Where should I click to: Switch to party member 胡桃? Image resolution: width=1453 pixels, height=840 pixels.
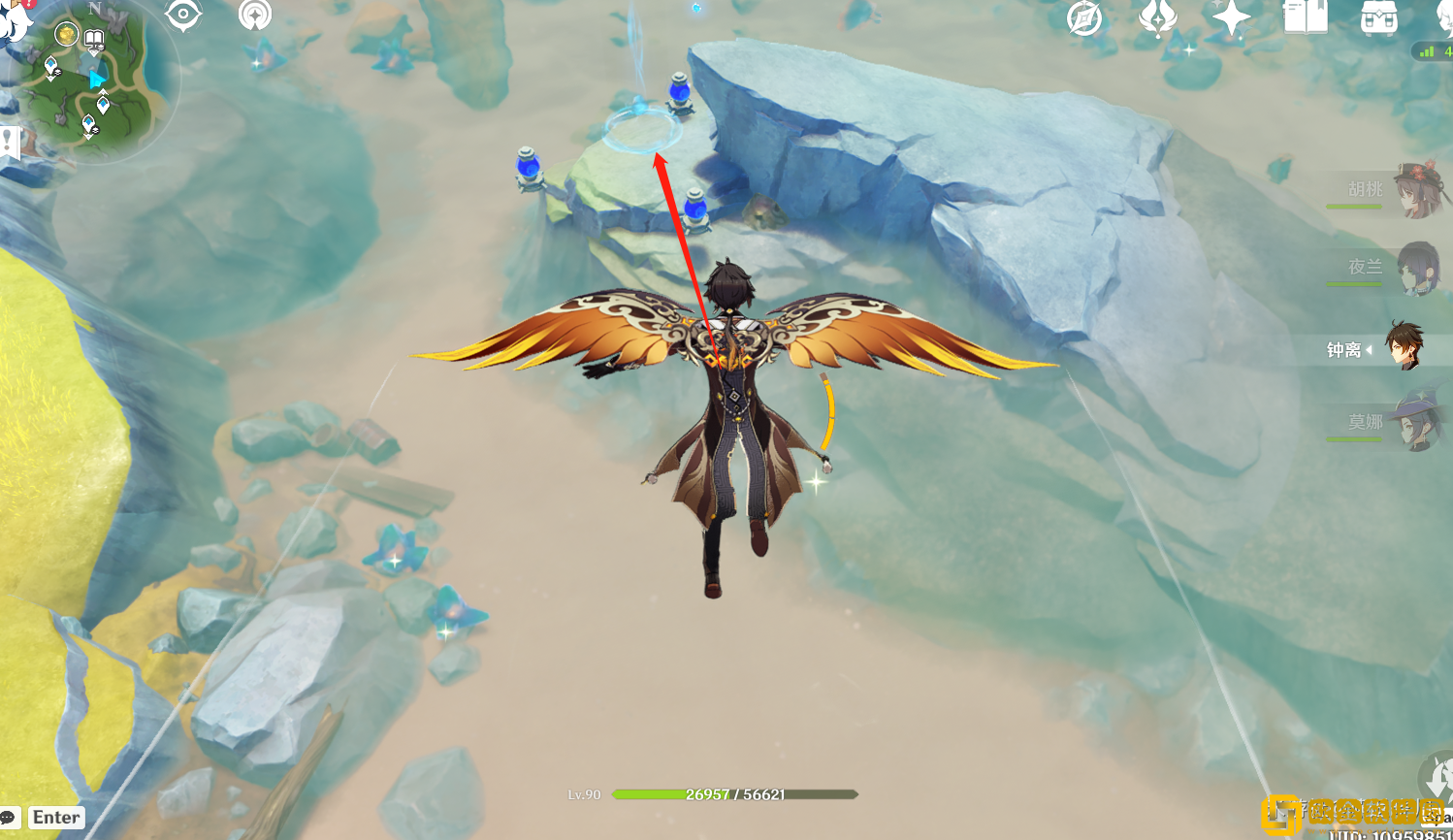pyautogui.click(x=1414, y=189)
